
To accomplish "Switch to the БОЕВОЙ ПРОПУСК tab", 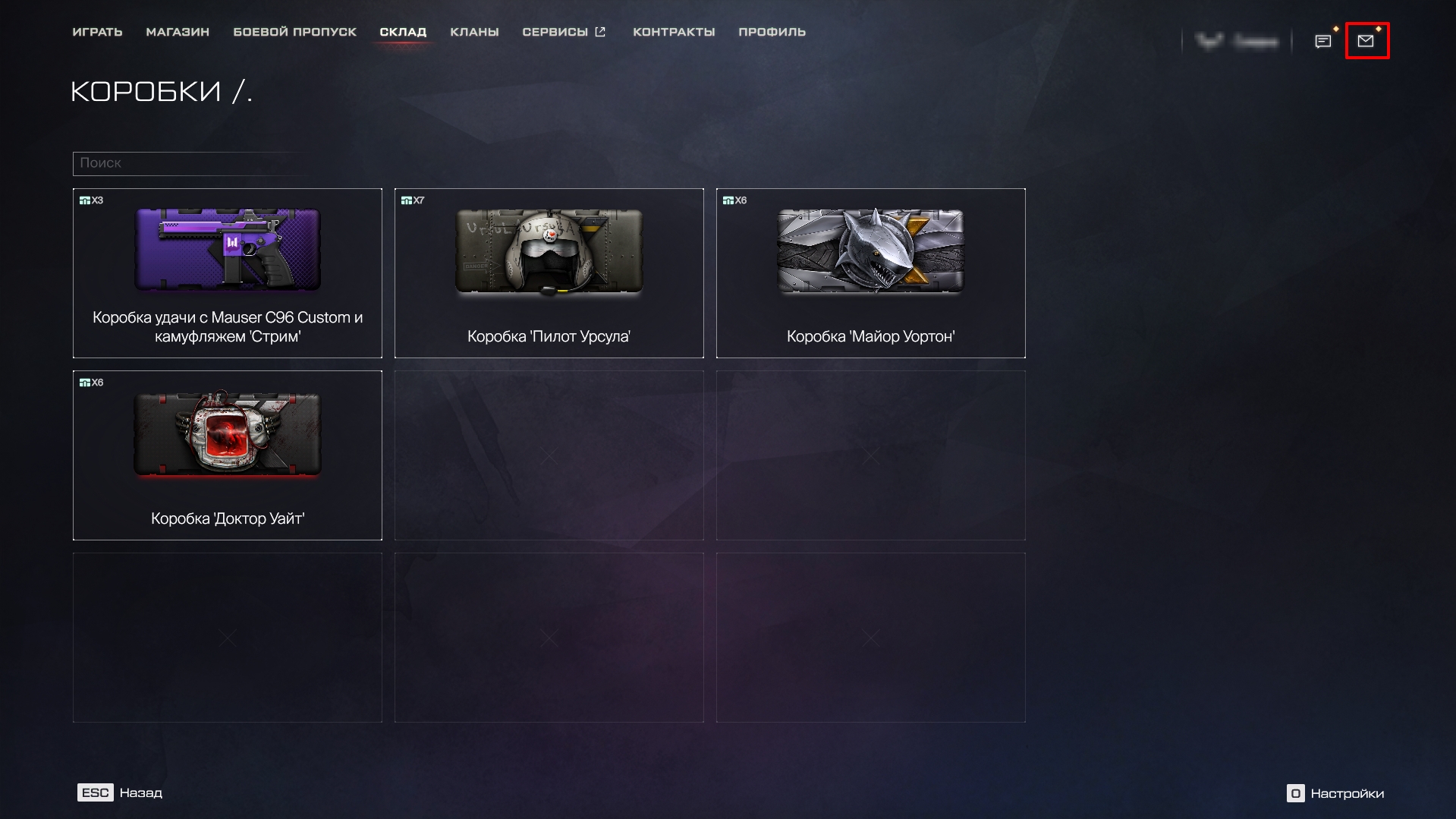I will click(294, 32).
